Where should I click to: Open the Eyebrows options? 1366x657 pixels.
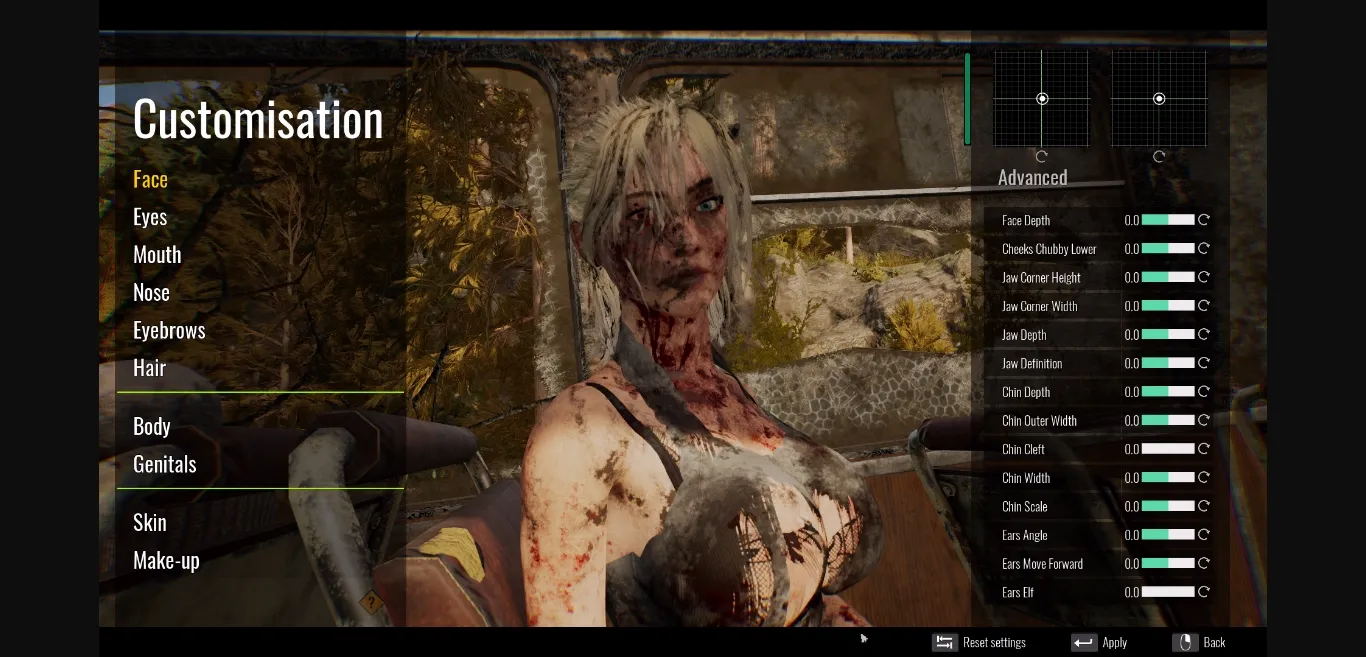[169, 331]
